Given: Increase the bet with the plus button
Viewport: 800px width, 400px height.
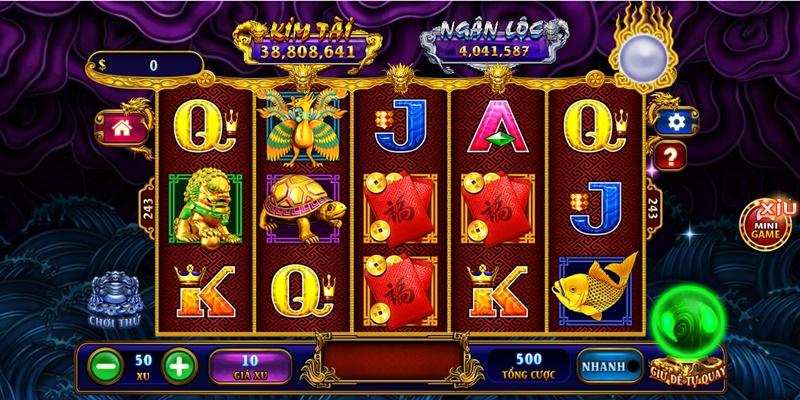Looking at the screenshot, I should coord(176,365).
